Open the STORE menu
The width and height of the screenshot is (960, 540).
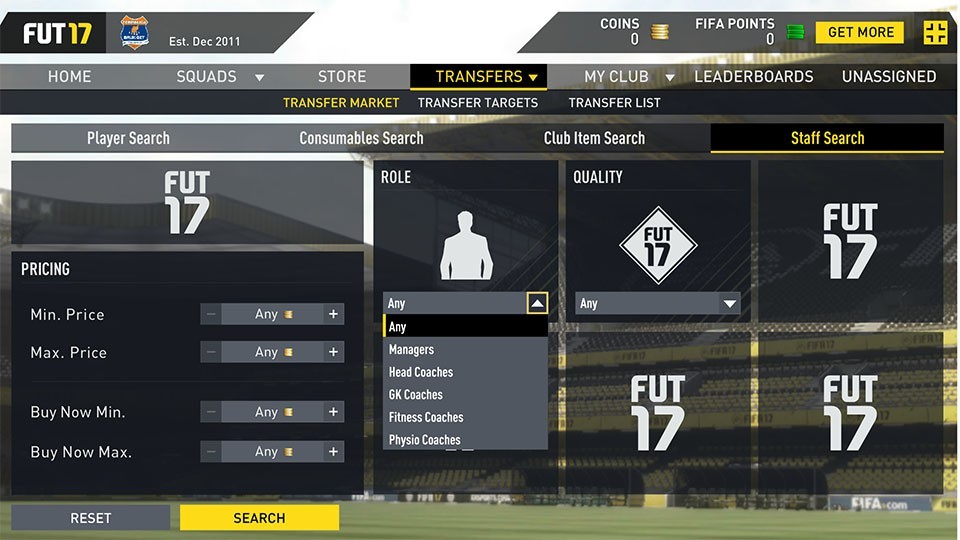[x=342, y=77]
